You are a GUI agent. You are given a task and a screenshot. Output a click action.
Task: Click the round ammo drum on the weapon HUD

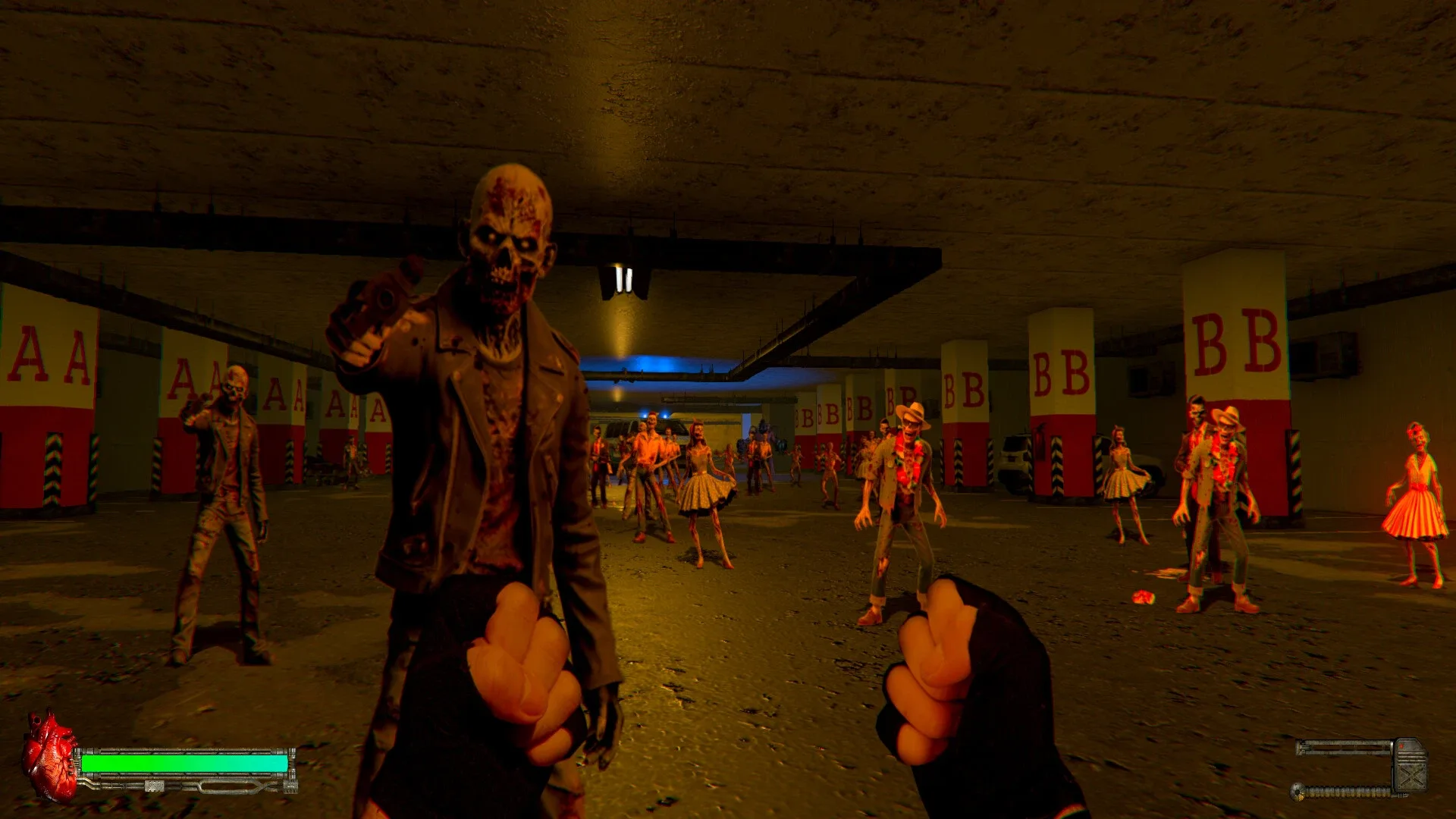point(1297,792)
